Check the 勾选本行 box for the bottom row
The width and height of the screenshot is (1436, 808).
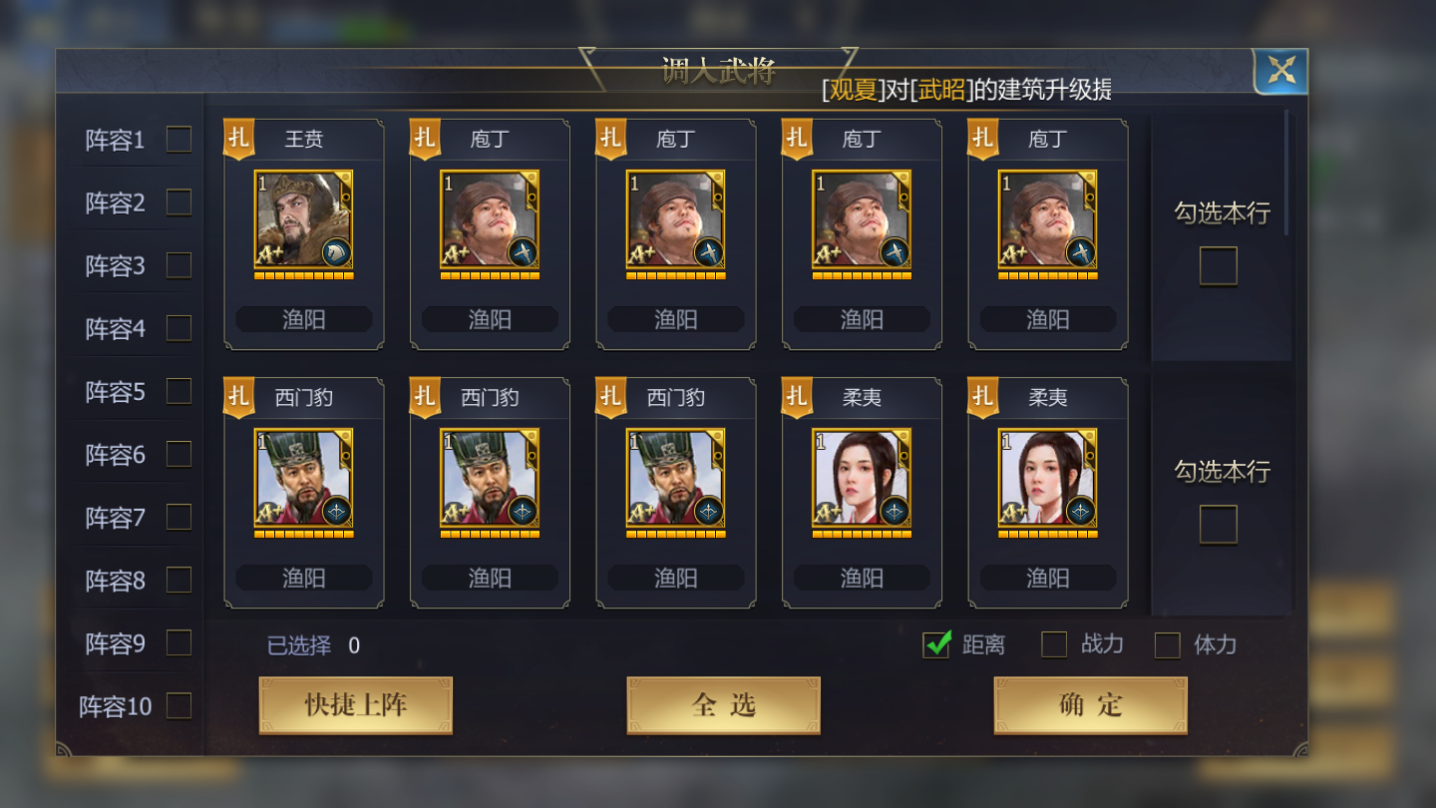pyautogui.click(x=1219, y=523)
